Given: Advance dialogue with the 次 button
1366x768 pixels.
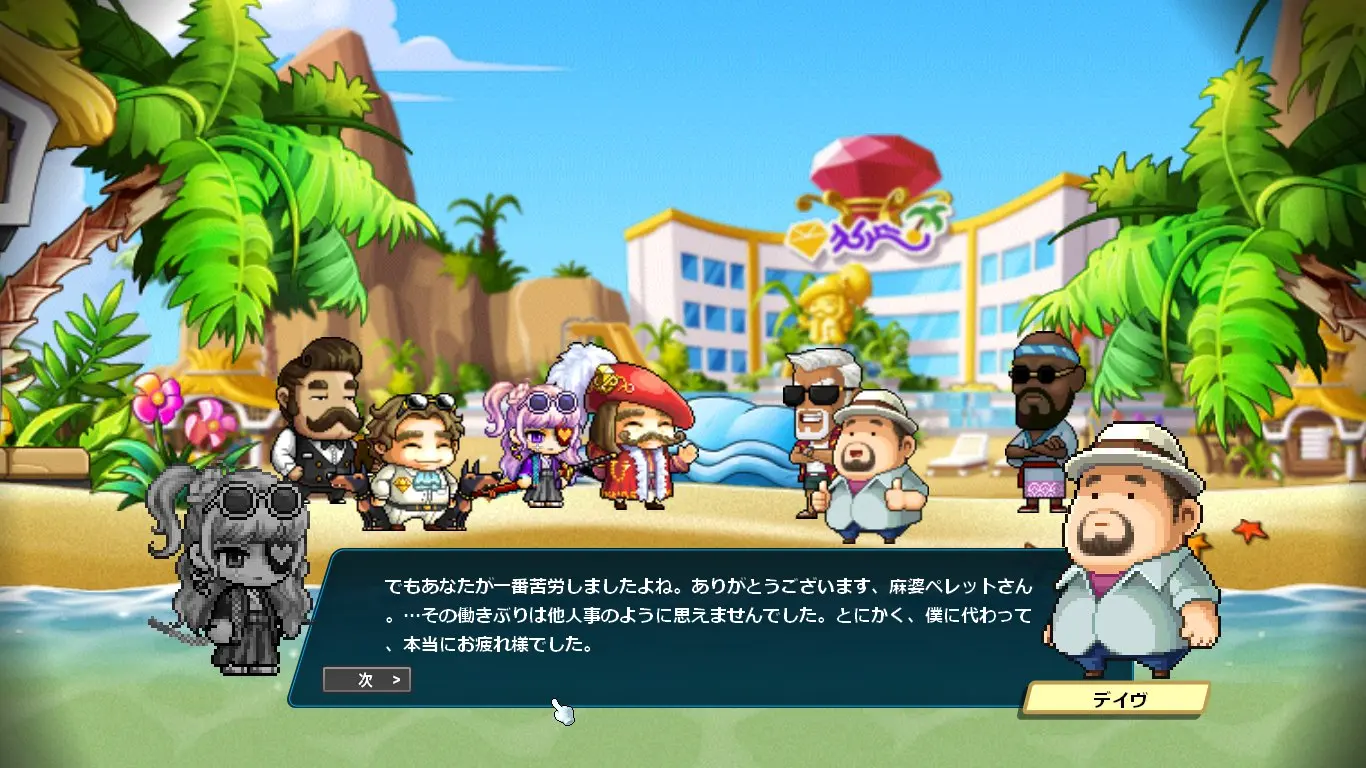Looking at the screenshot, I should coord(367,680).
